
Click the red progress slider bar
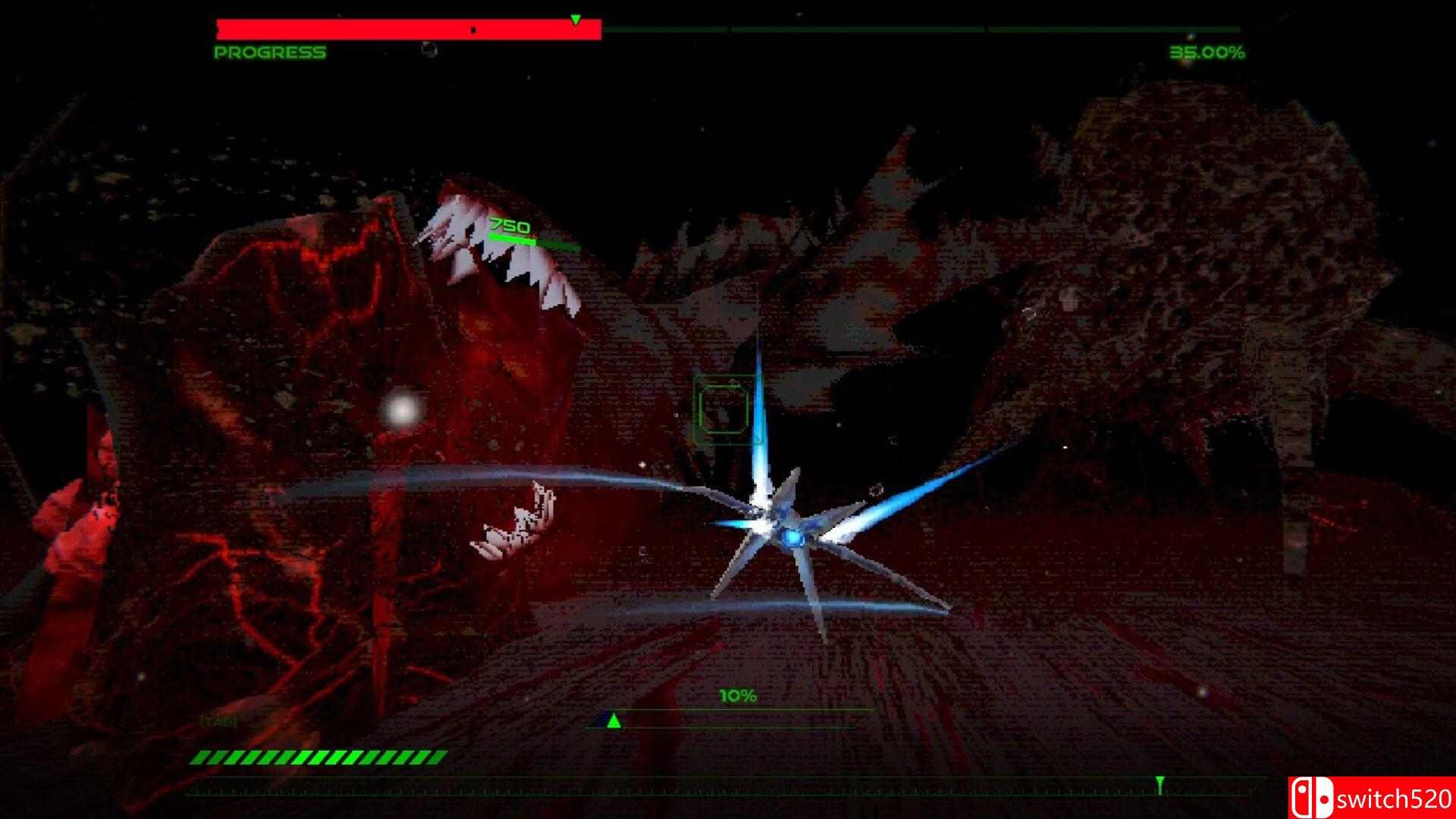[x=409, y=27]
